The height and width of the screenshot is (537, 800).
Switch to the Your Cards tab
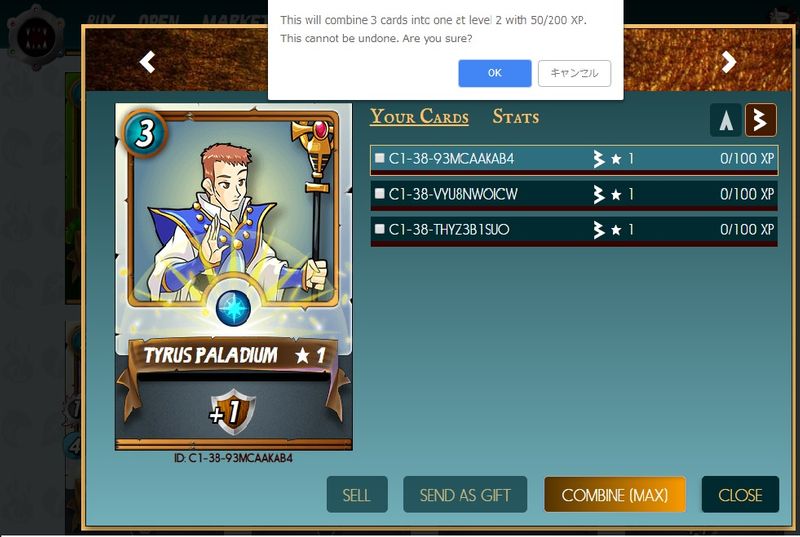(419, 117)
